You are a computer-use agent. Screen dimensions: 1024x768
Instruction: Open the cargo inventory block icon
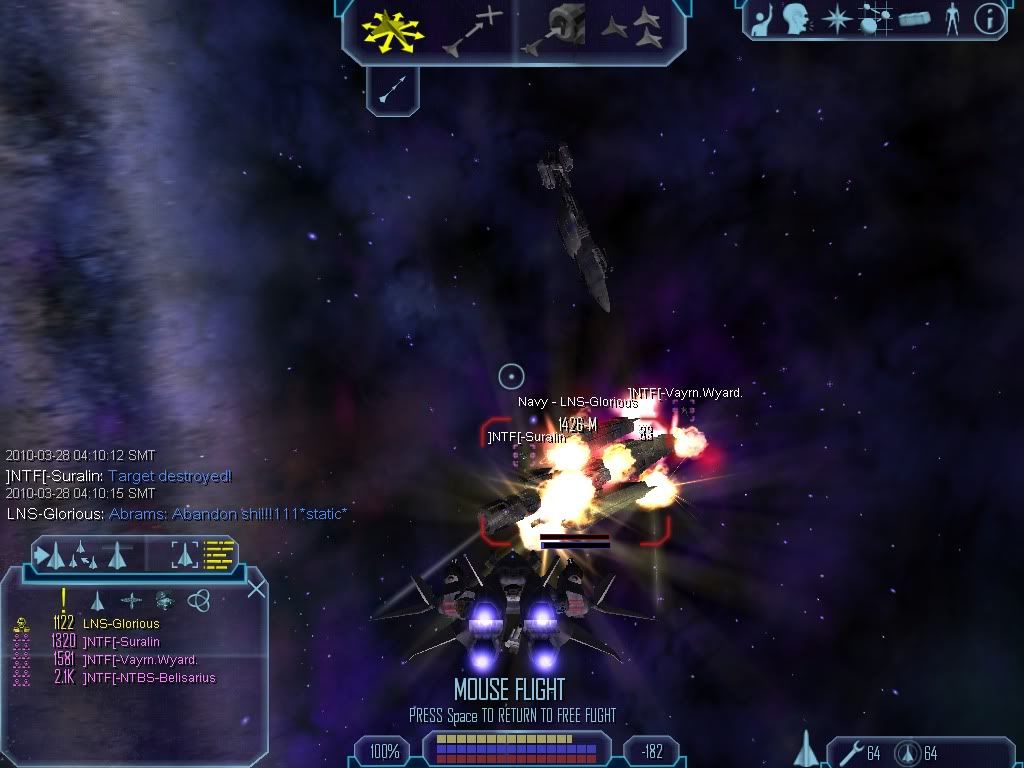point(914,19)
